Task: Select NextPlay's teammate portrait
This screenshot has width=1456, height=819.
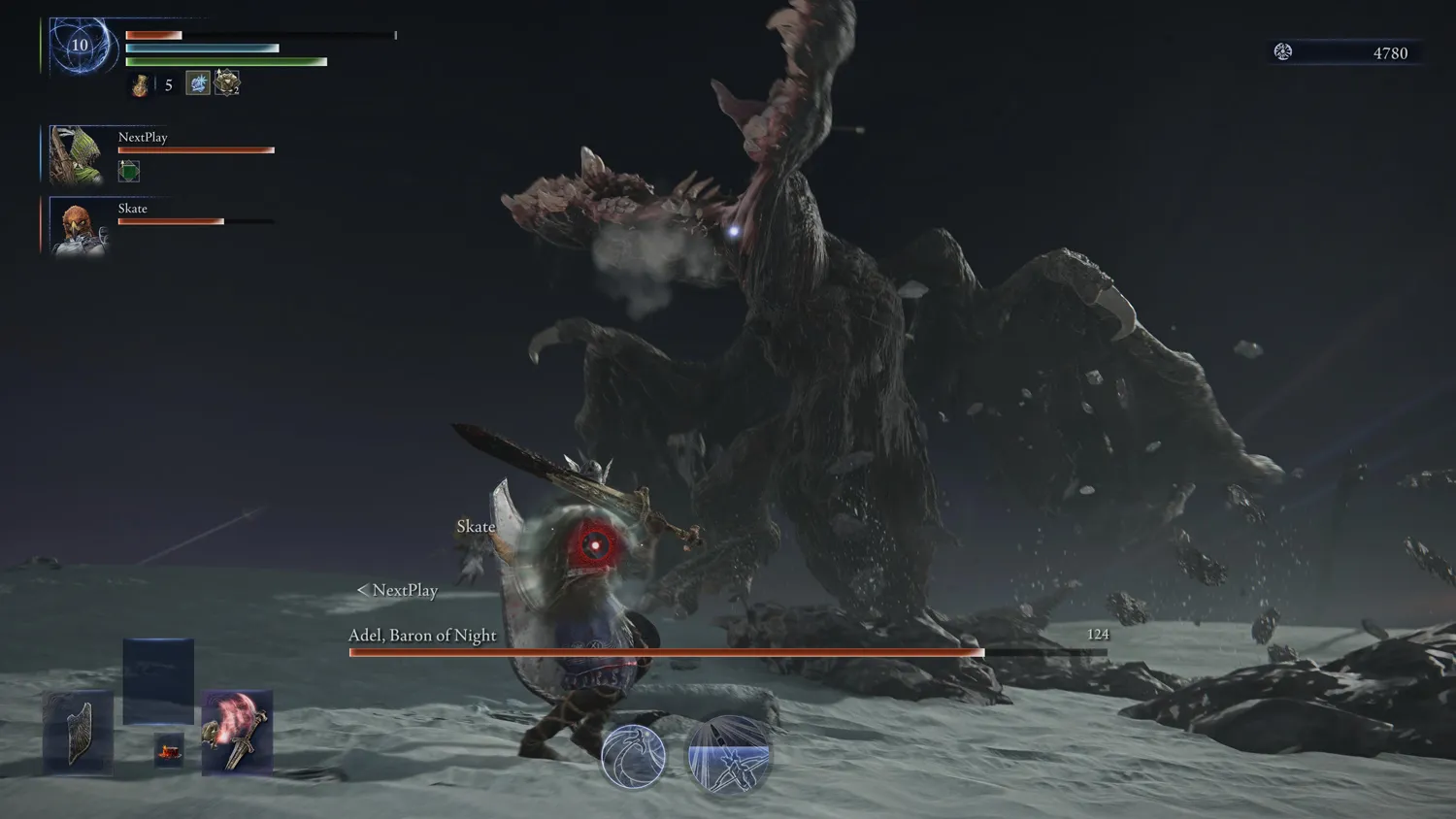Action: coord(76,154)
